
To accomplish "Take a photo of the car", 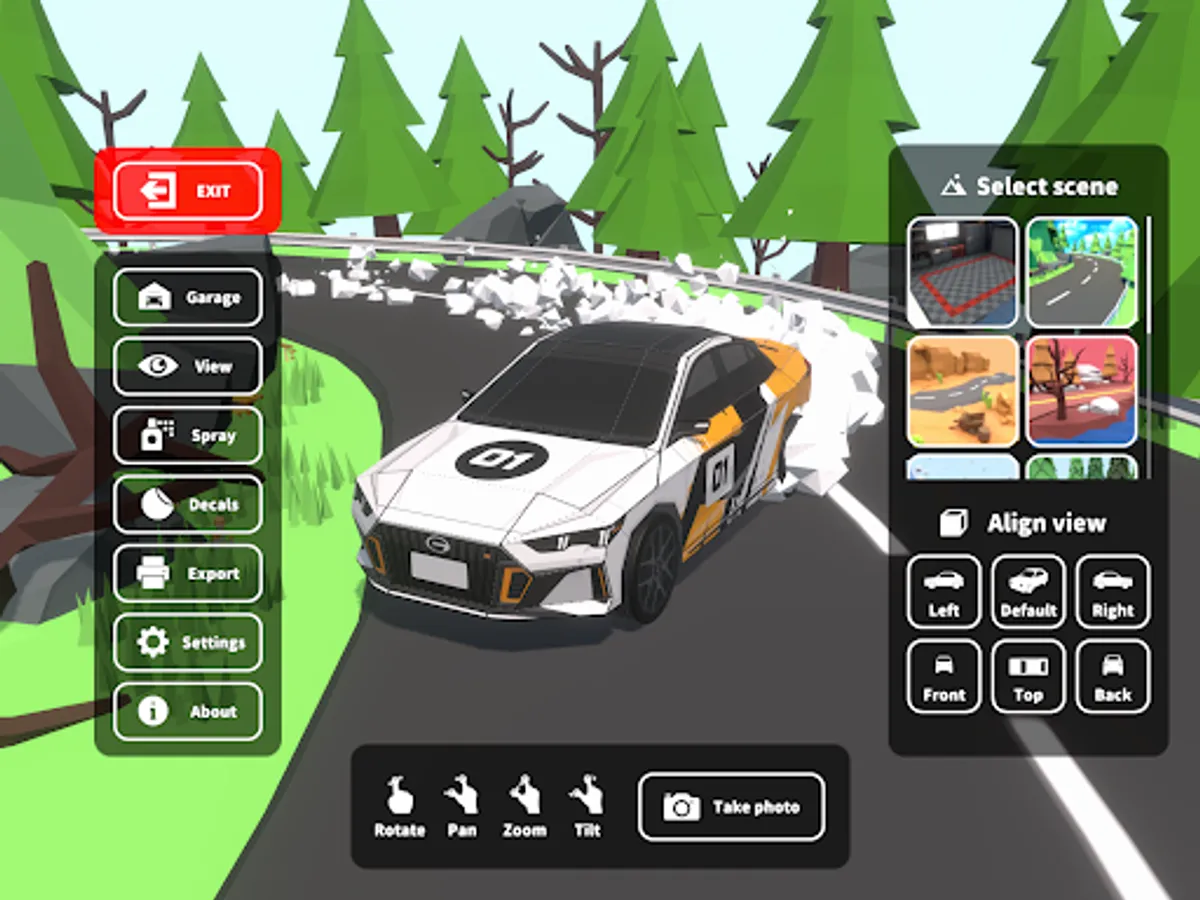I will (x=731, y=806).
